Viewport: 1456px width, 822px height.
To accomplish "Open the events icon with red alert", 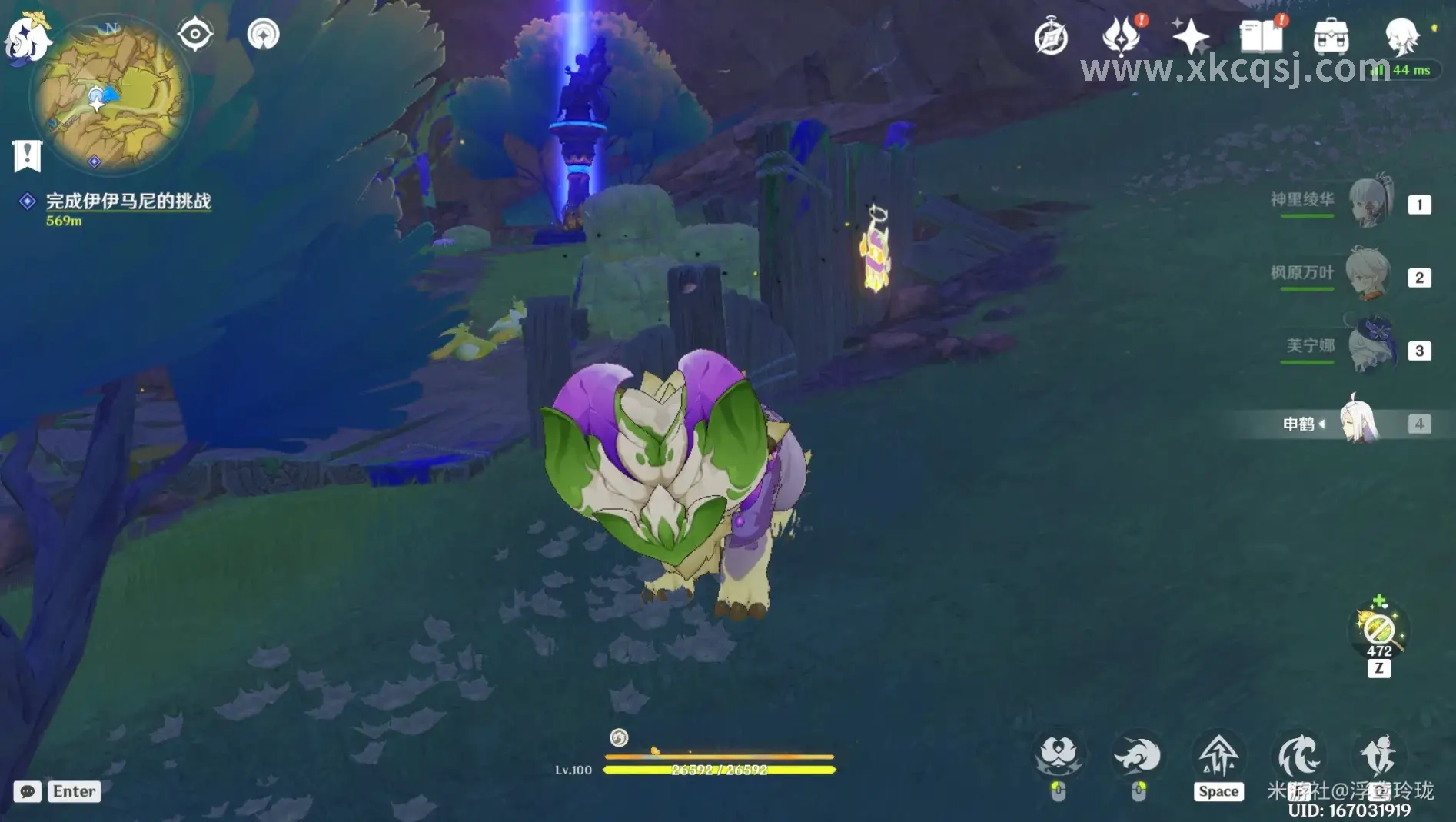I will point(1121,35).
